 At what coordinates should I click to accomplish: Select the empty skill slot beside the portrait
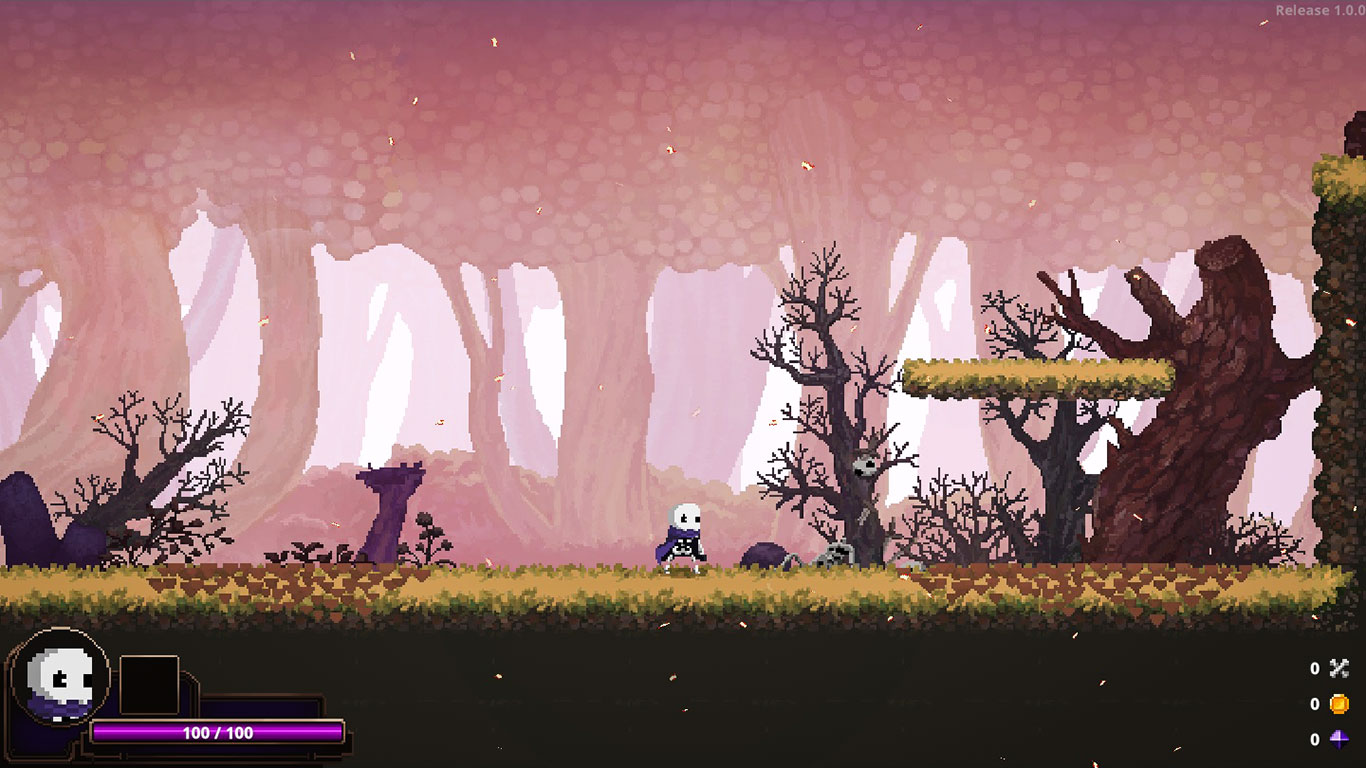tap(149, 685)
